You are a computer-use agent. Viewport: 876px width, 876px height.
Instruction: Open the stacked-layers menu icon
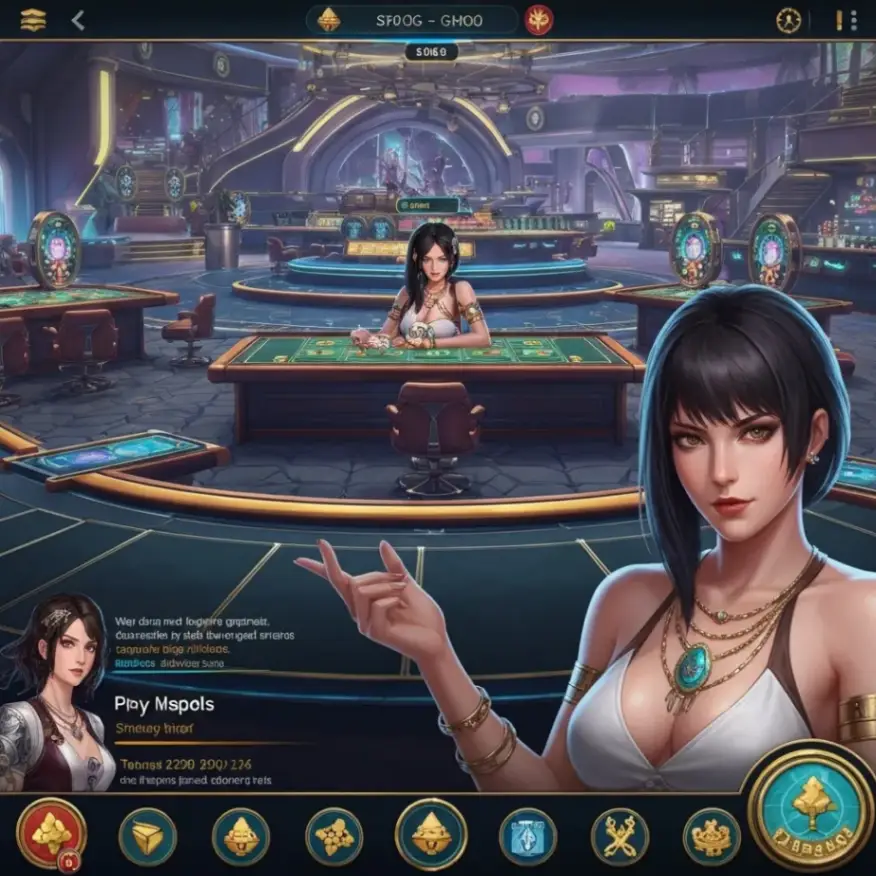click(33, 20)
